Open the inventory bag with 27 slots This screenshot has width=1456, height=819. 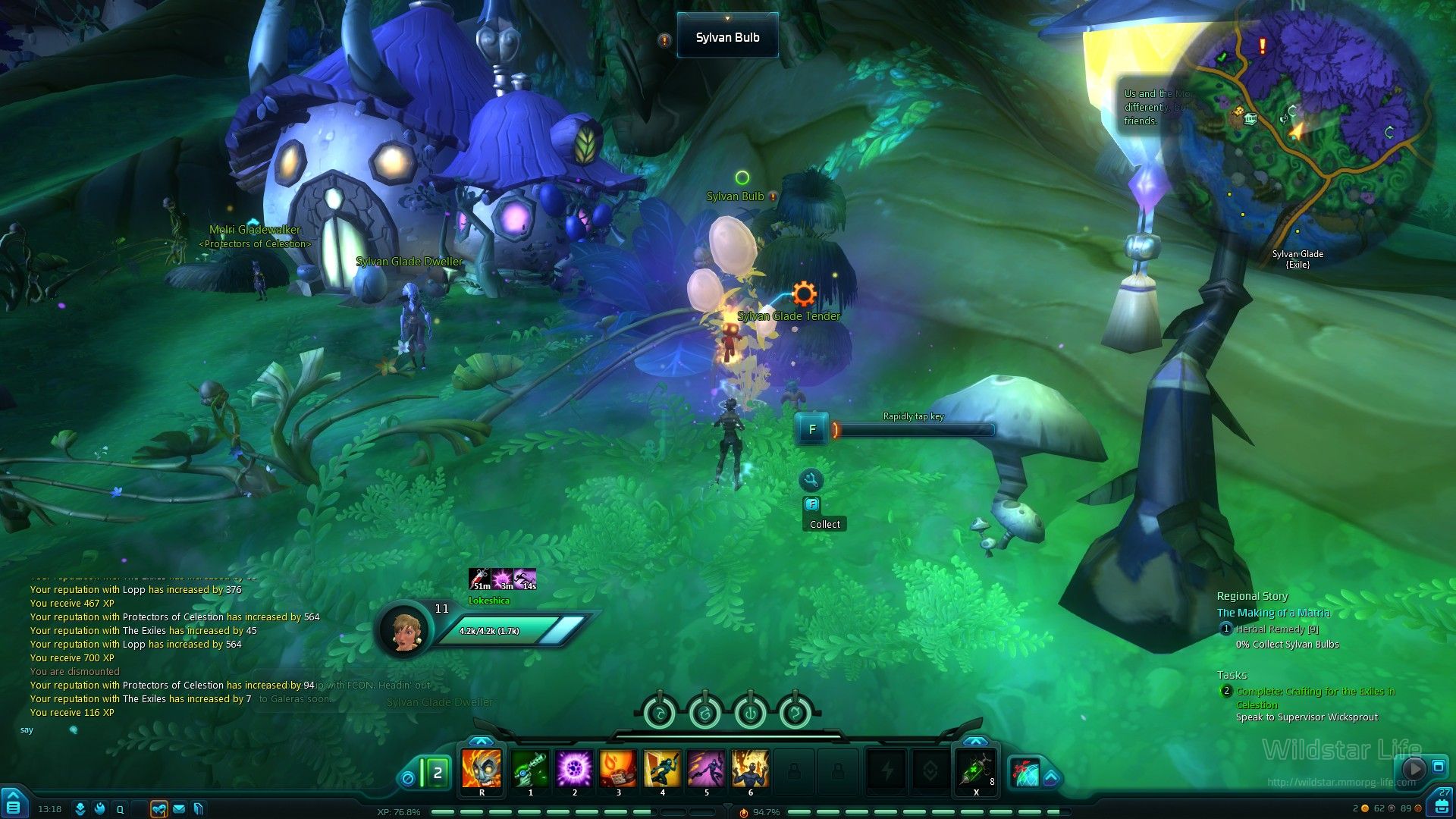click(1442, 805)
